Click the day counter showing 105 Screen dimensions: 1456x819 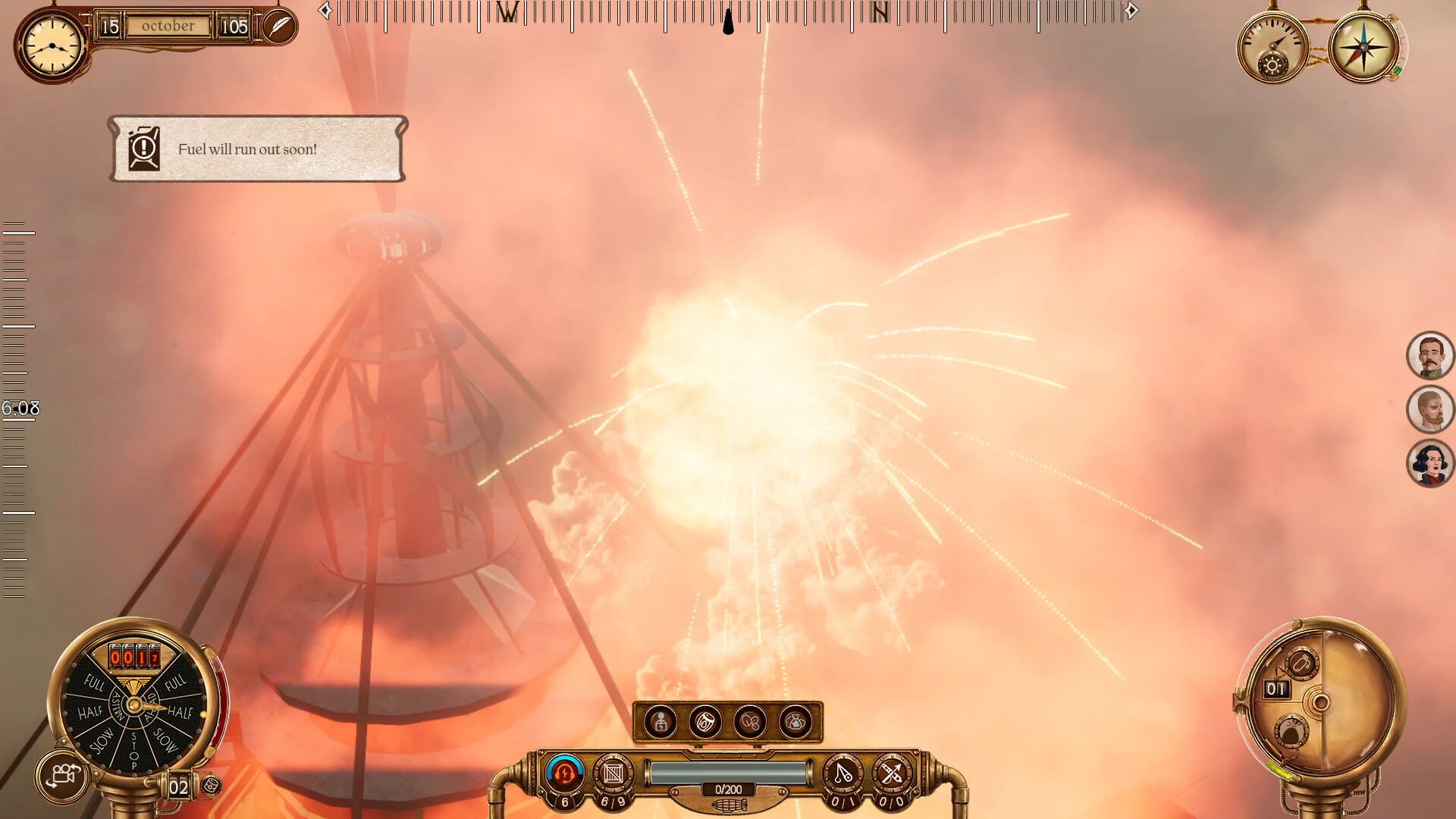click(235, 25)
